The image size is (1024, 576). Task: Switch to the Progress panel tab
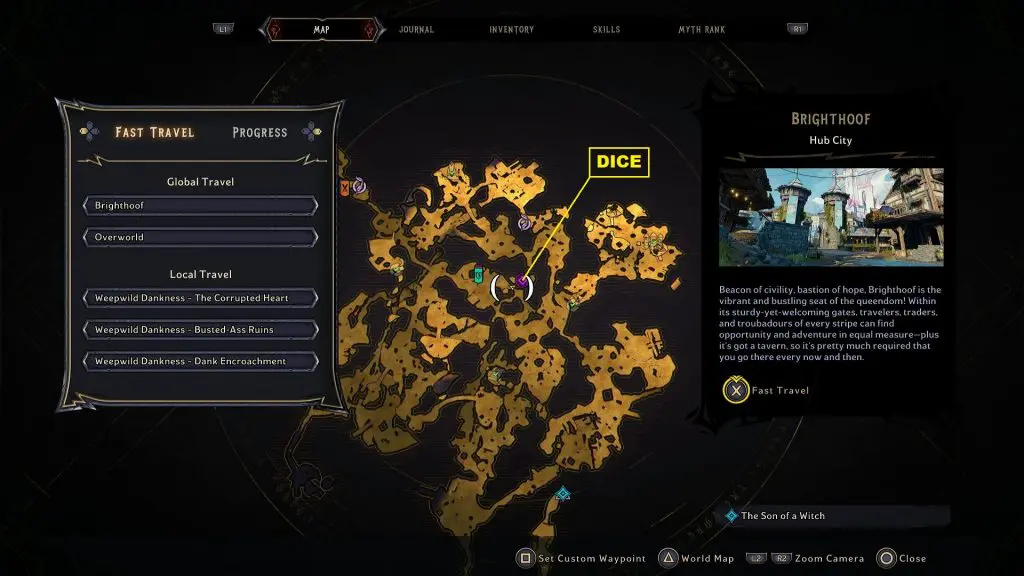(x=259, y=132)
